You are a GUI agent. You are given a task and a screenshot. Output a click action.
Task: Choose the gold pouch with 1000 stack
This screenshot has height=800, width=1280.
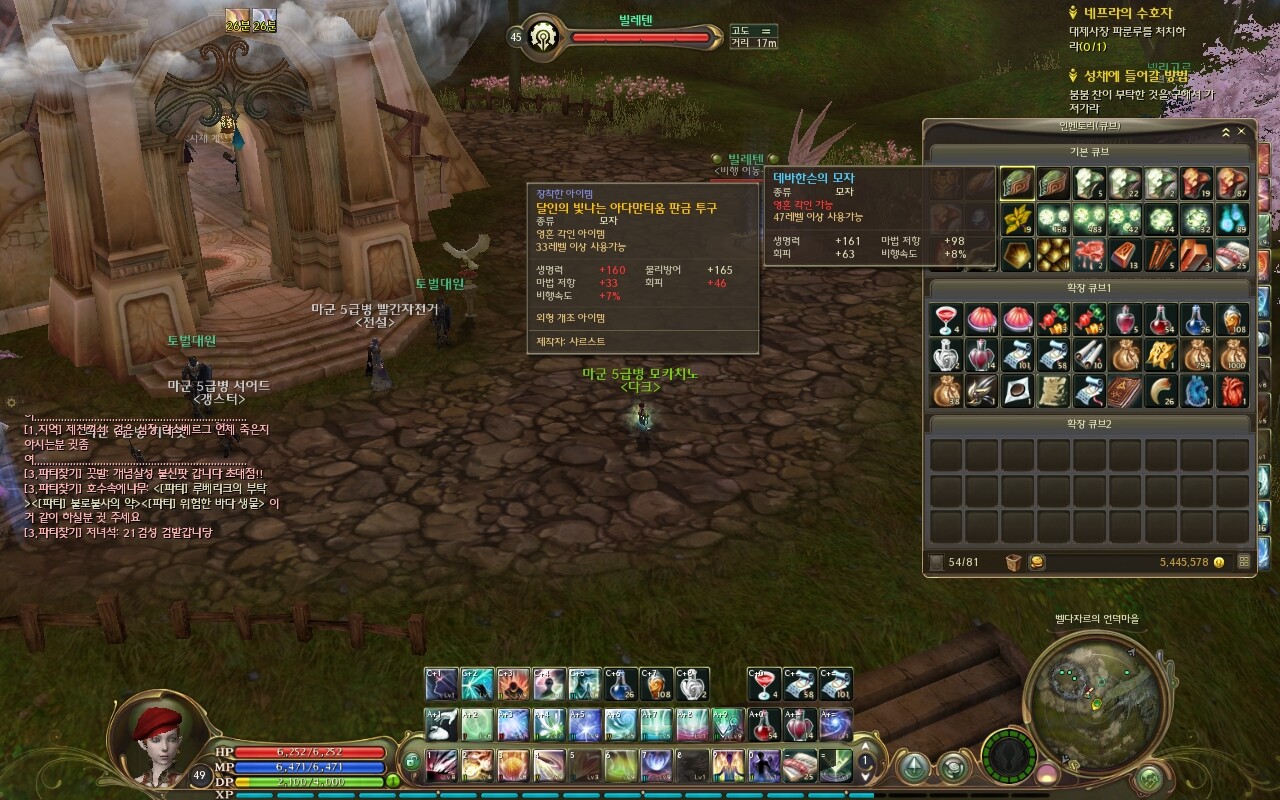click(x=1232, y=355)
